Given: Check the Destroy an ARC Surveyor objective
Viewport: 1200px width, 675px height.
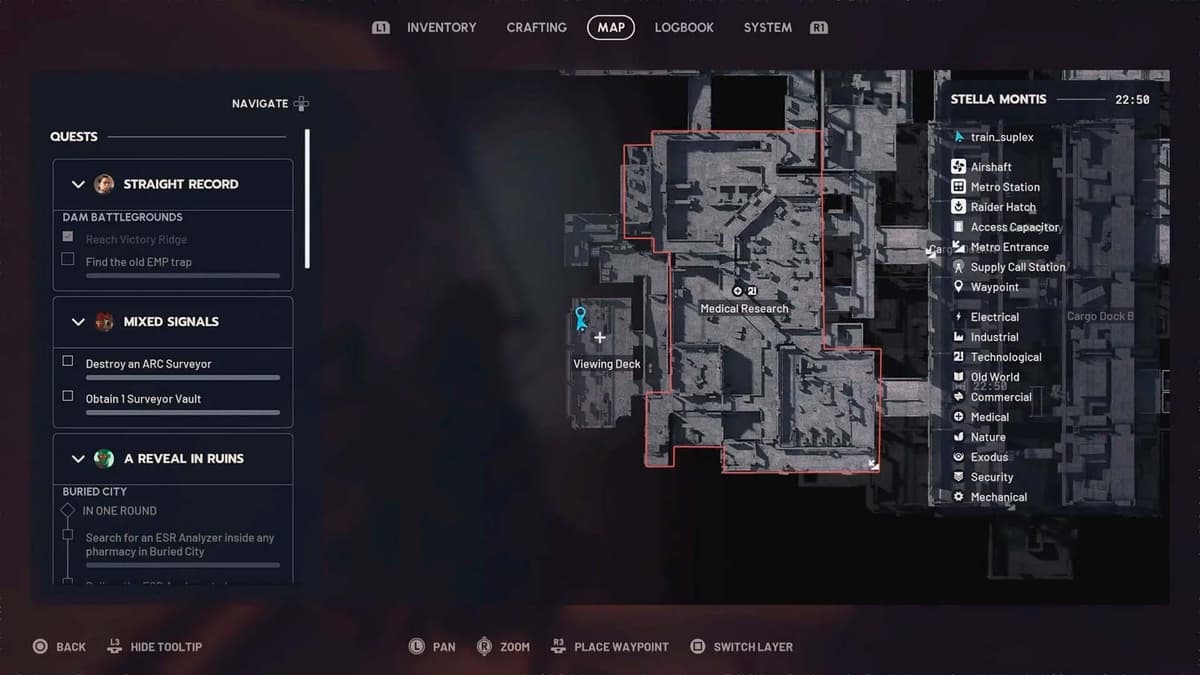Looking at the screenshot, I should (68, 362).
